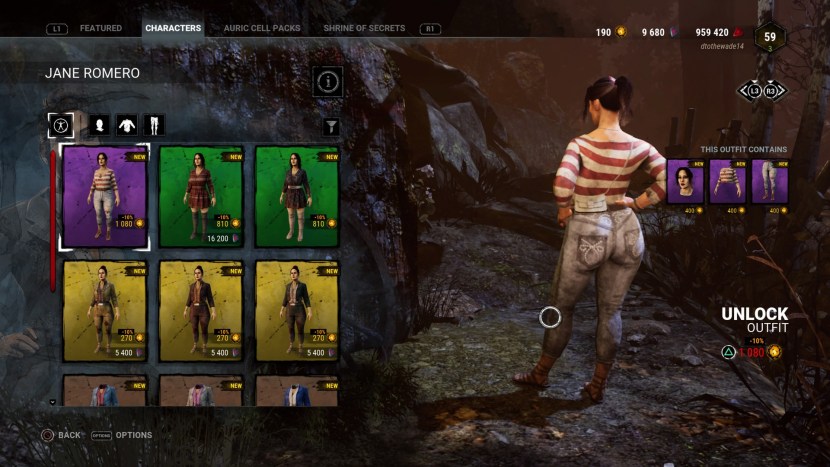Screen dimensions: 830x467
Task: Filter cosmetics by torso pieces
Action: pos(127,125)
